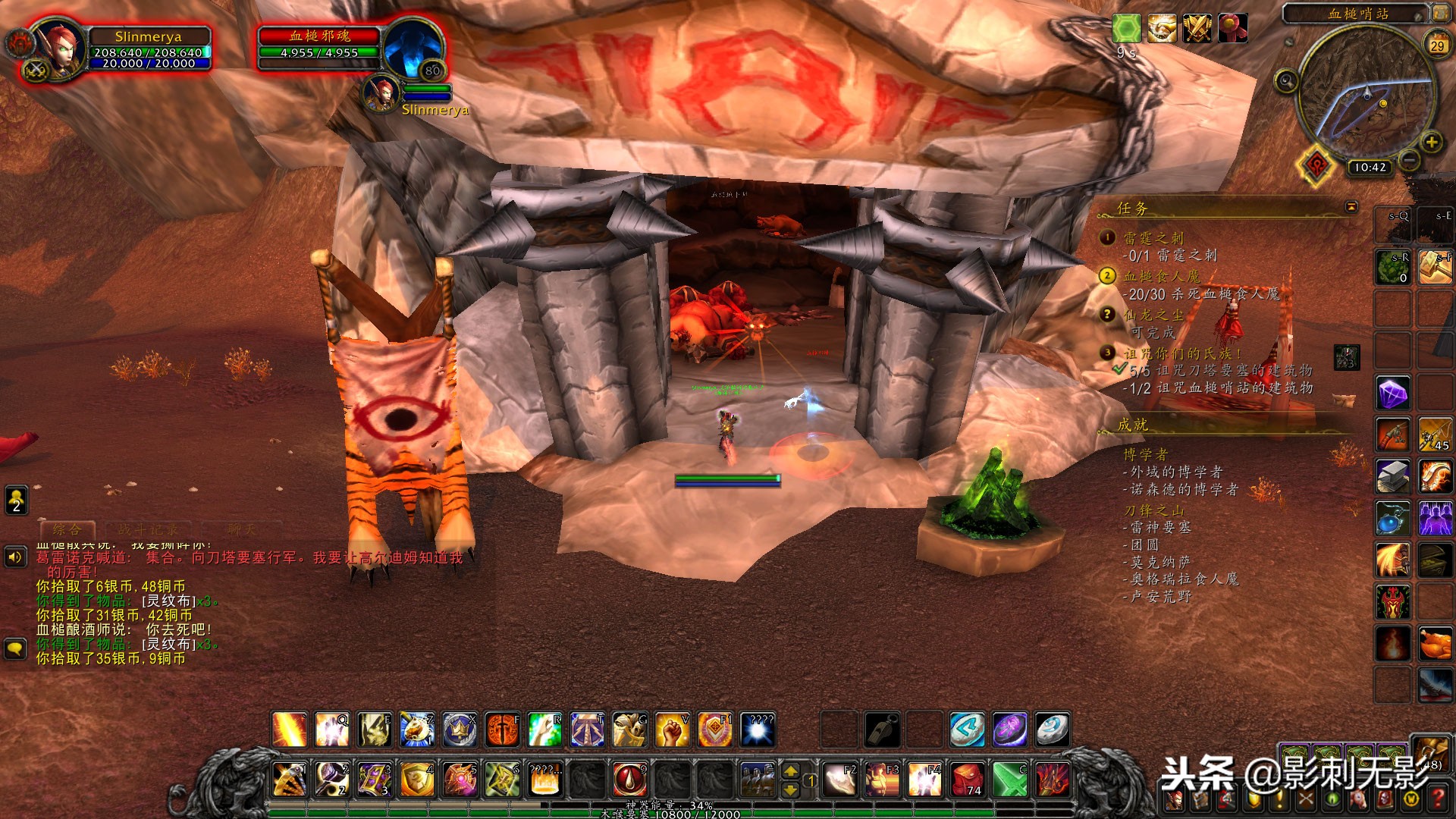Screen dimensions: 1456x819
Task: Cast the hammer ability on key 2
Action: (332, 779)
